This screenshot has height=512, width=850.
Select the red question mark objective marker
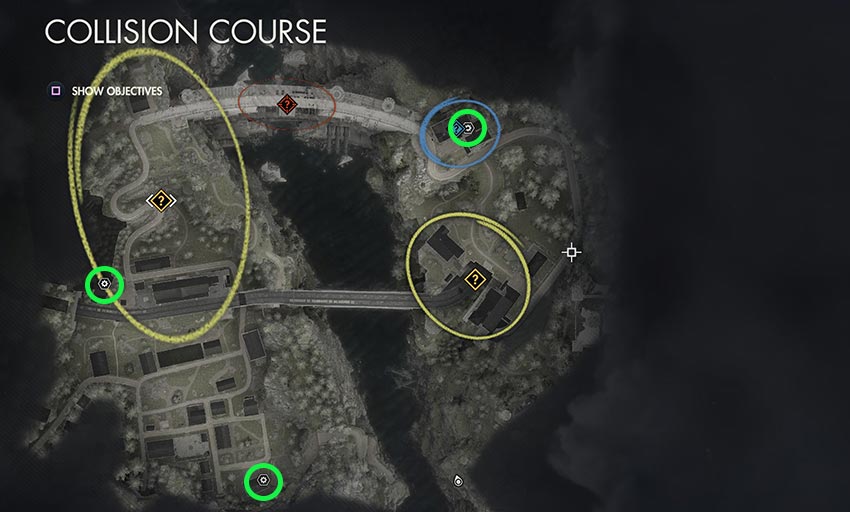(x=287, y=103)
